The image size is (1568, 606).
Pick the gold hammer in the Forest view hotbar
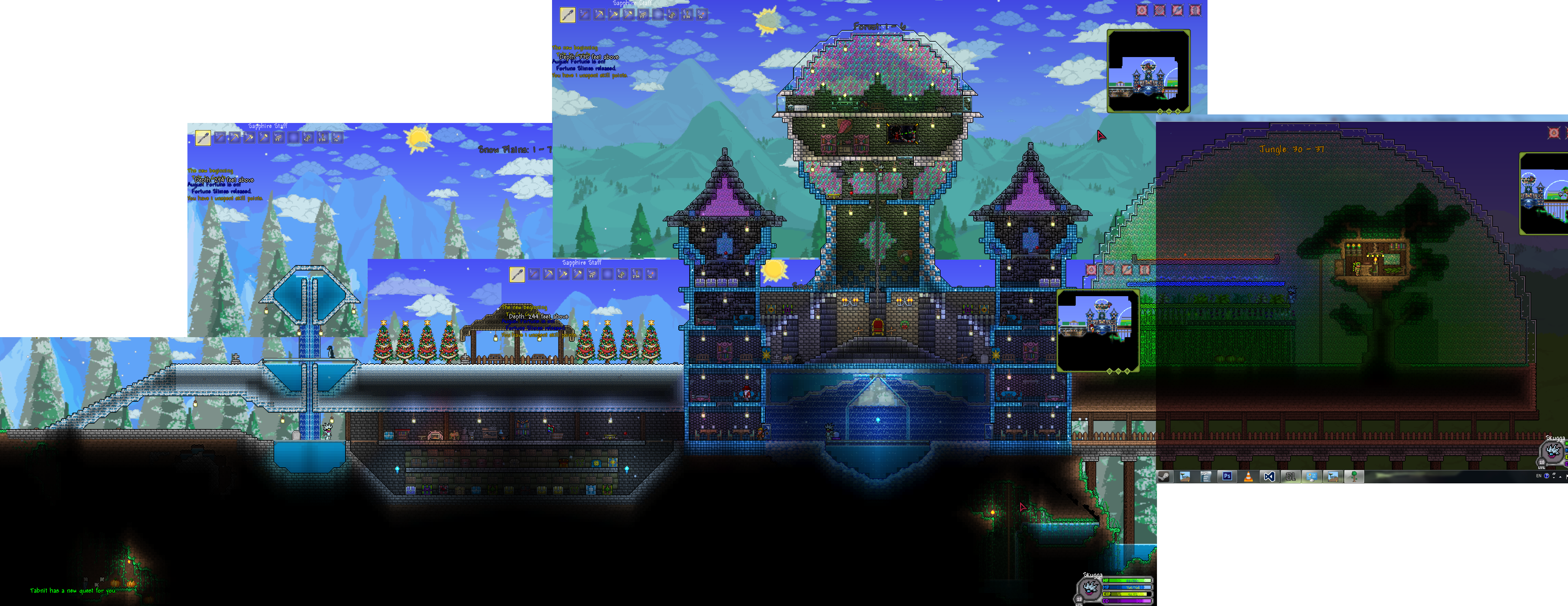click(629, 15)
